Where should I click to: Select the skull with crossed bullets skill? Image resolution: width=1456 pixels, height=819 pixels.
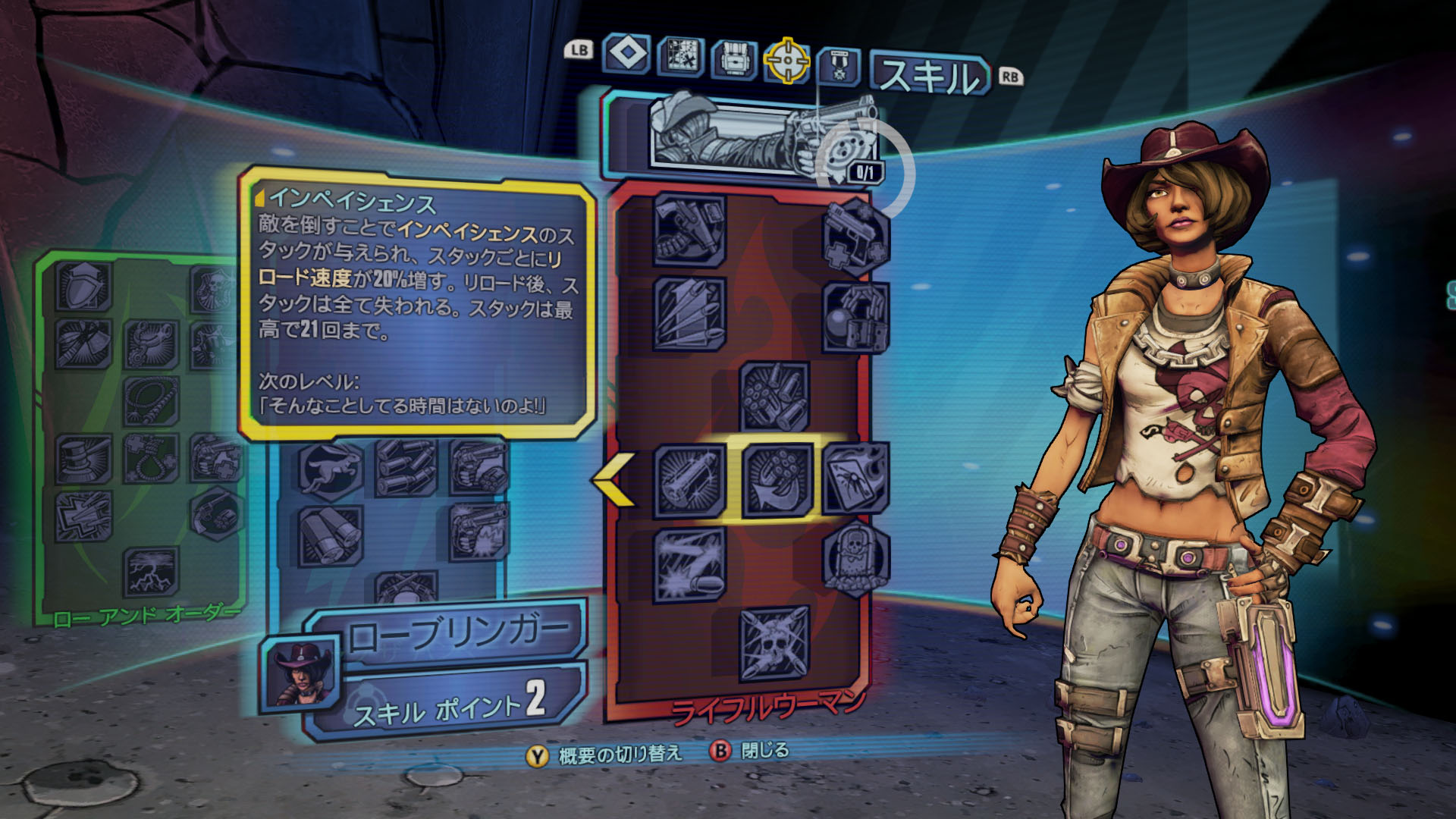coord(774,643)
